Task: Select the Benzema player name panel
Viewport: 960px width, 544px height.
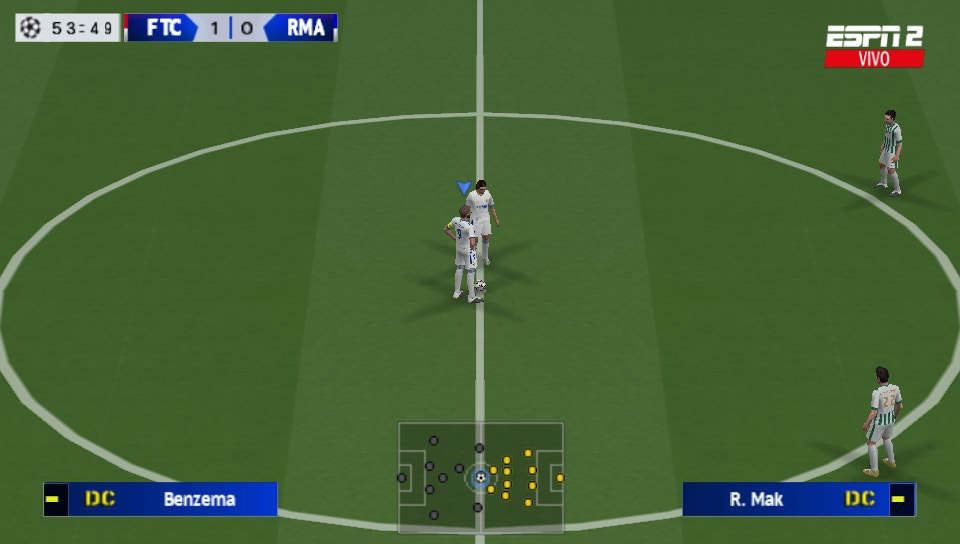Action: 160,499
